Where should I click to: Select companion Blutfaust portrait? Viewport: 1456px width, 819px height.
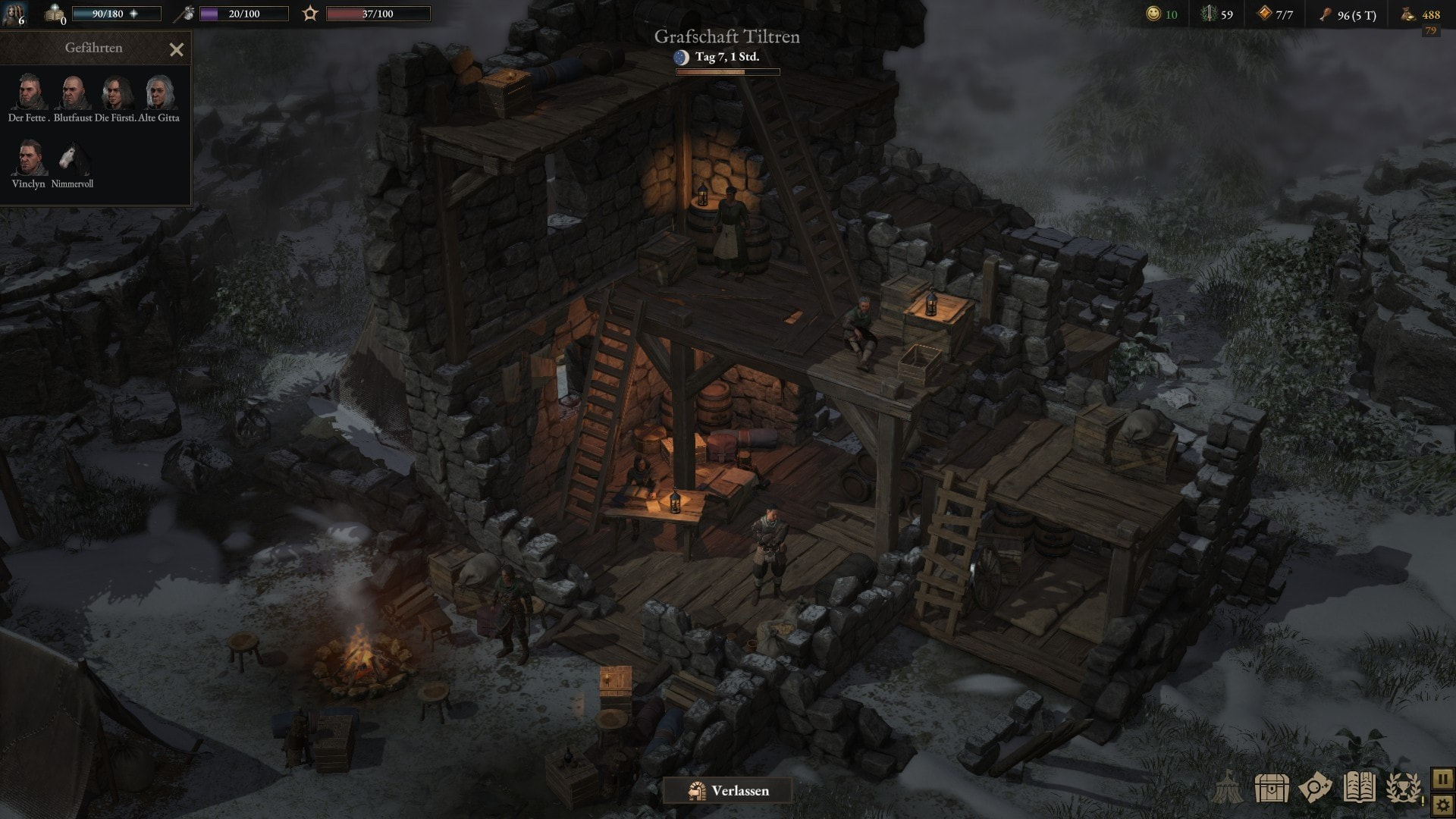point(73,93)
